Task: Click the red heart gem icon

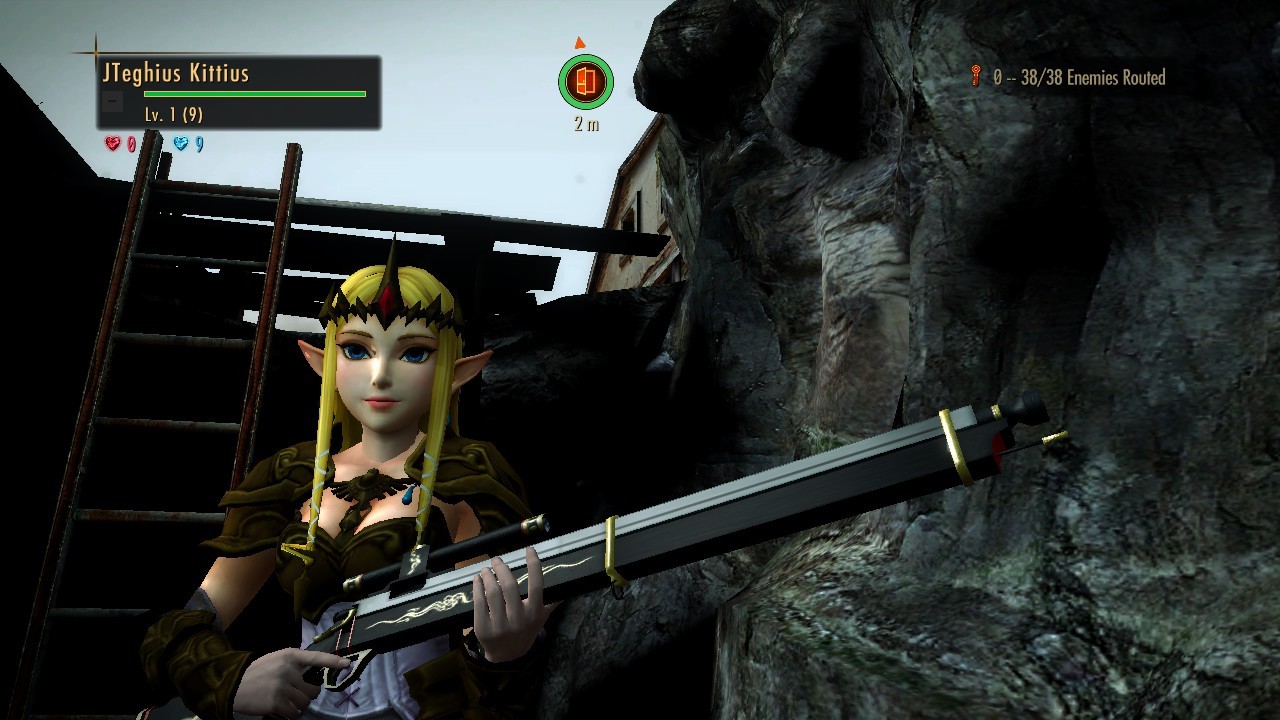Action: pos(113,144)
